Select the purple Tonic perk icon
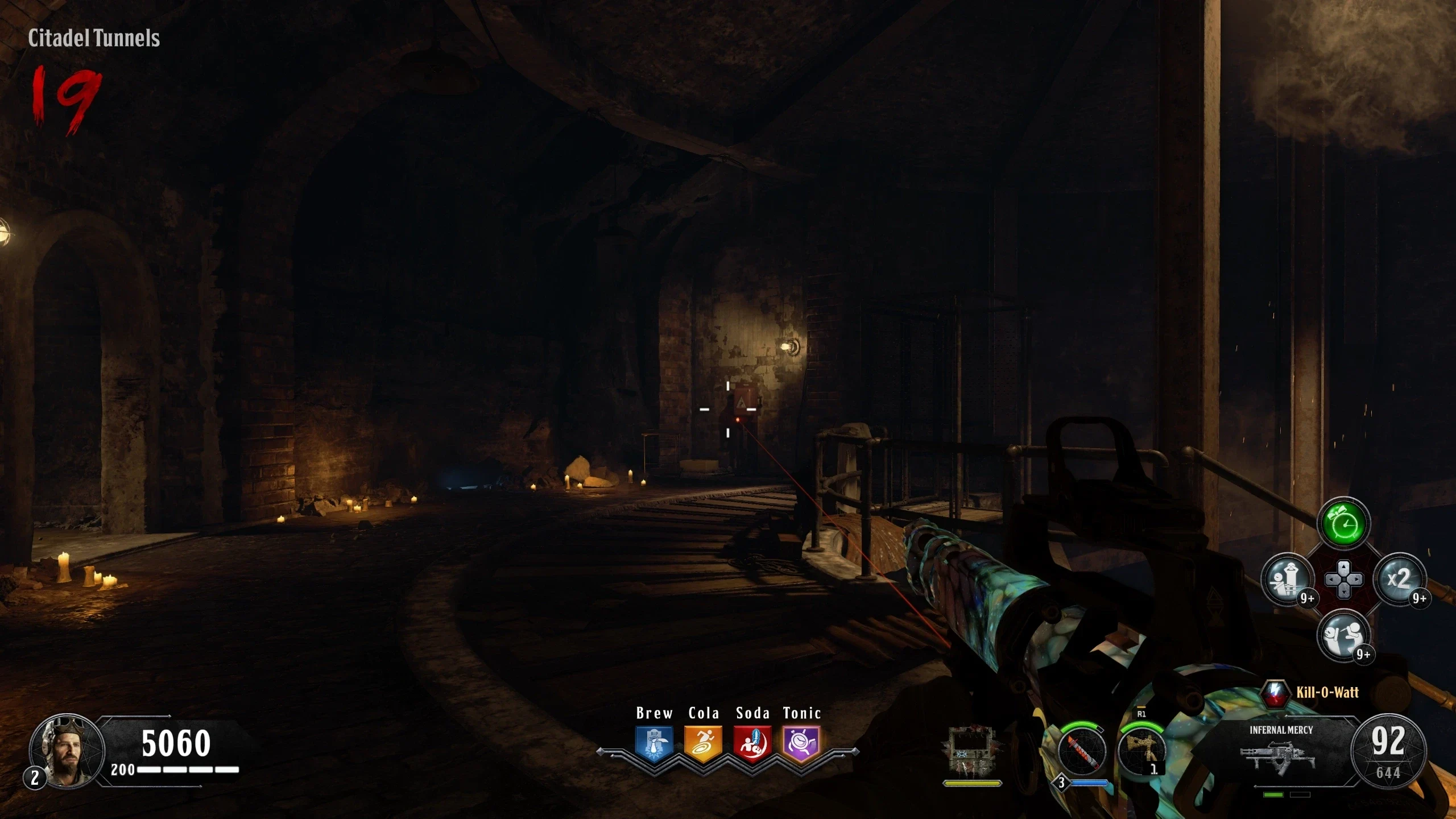This screenshot has height=819, width=1456. (x=801, y=743)
